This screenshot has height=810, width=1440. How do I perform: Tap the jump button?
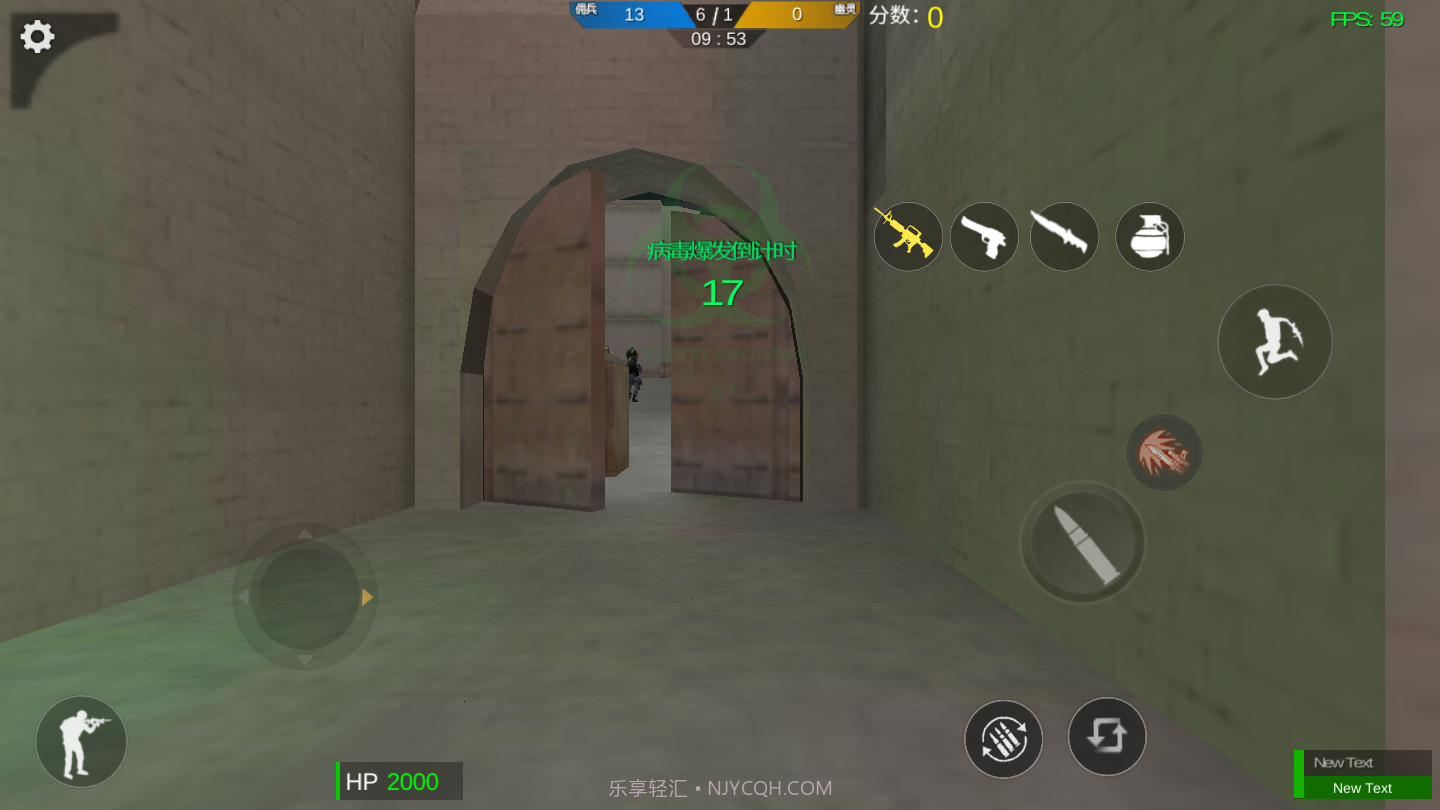coord(1275,341)
